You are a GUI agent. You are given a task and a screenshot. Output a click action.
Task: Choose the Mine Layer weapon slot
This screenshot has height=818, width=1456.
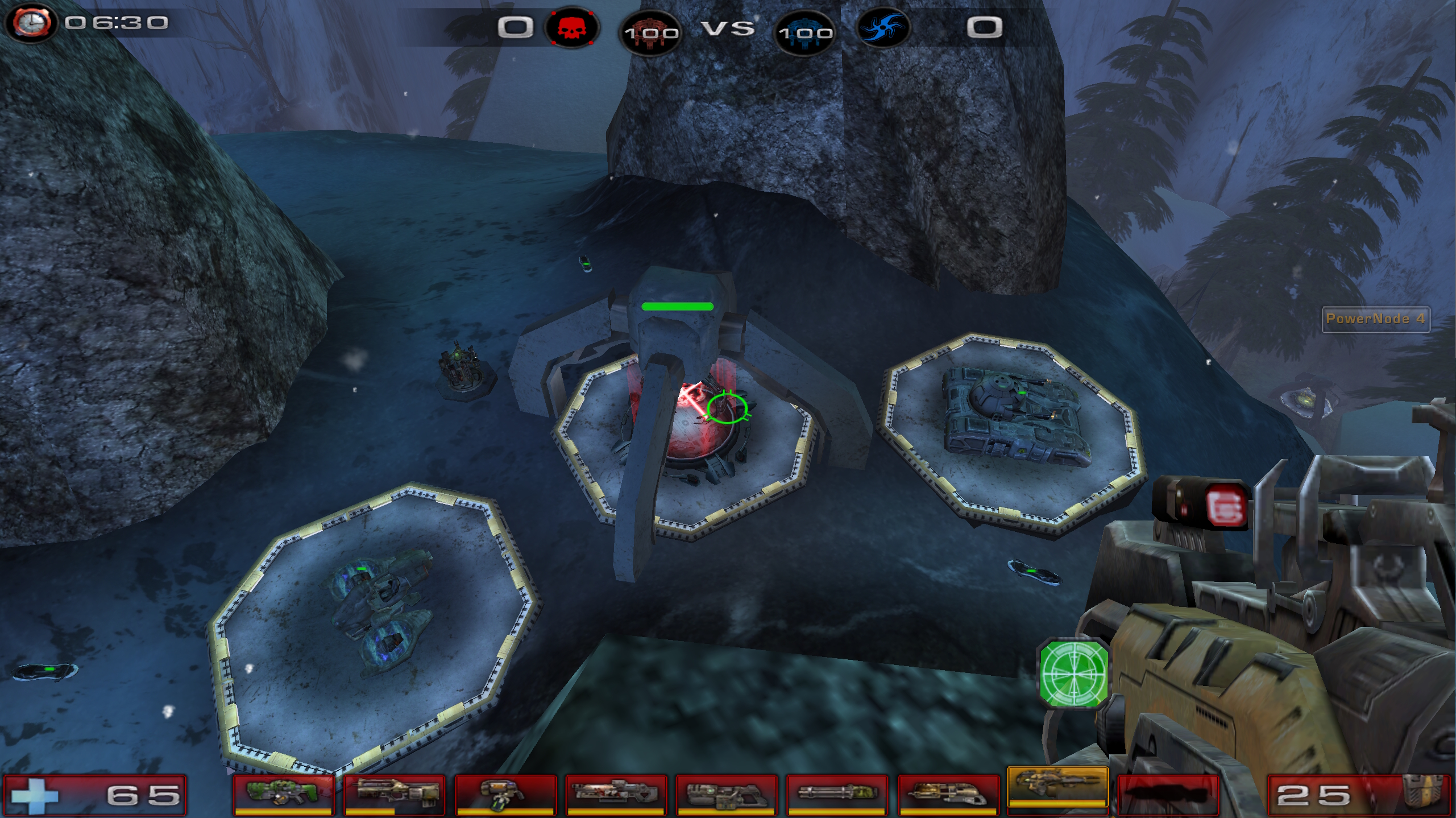(504, 794)
